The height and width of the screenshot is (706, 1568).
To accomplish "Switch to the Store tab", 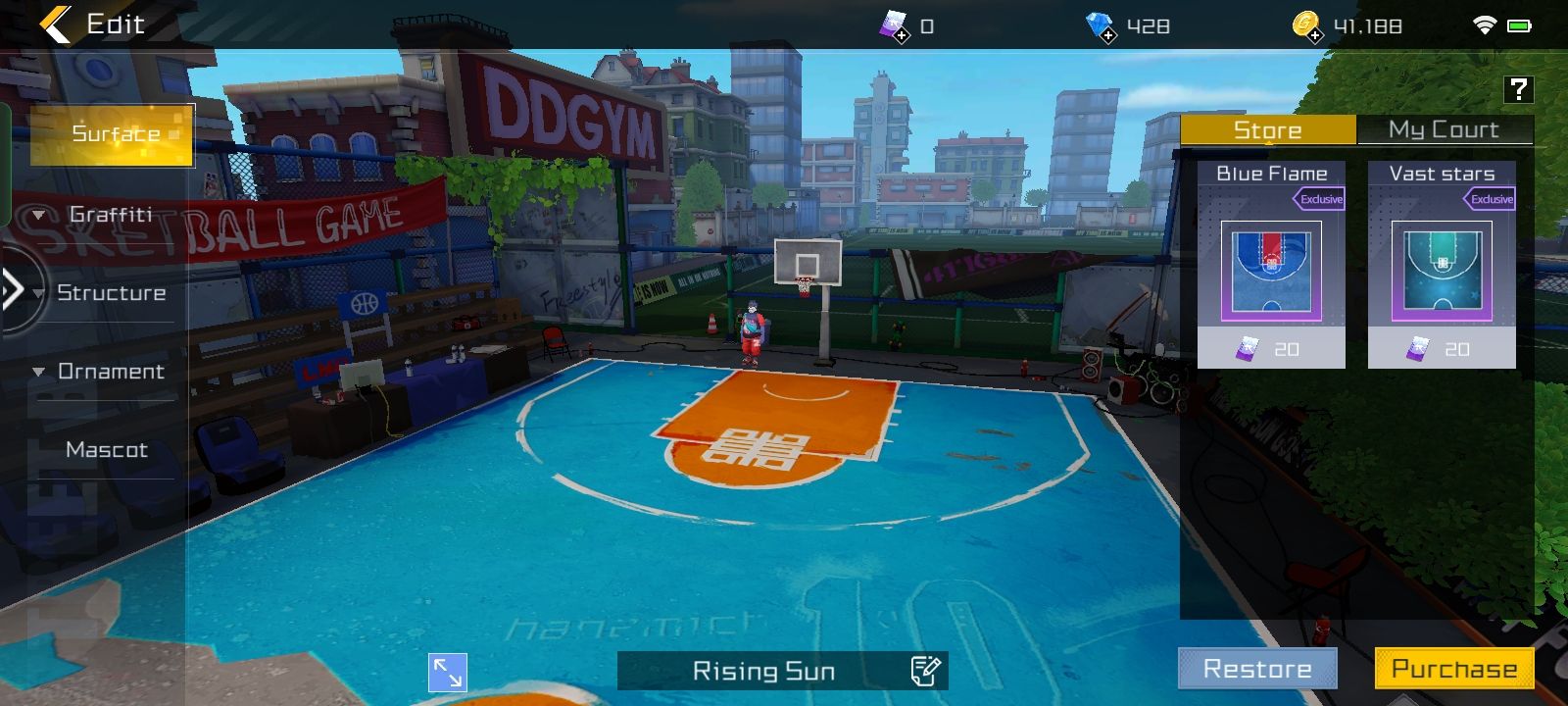I will pos(1267,129).
